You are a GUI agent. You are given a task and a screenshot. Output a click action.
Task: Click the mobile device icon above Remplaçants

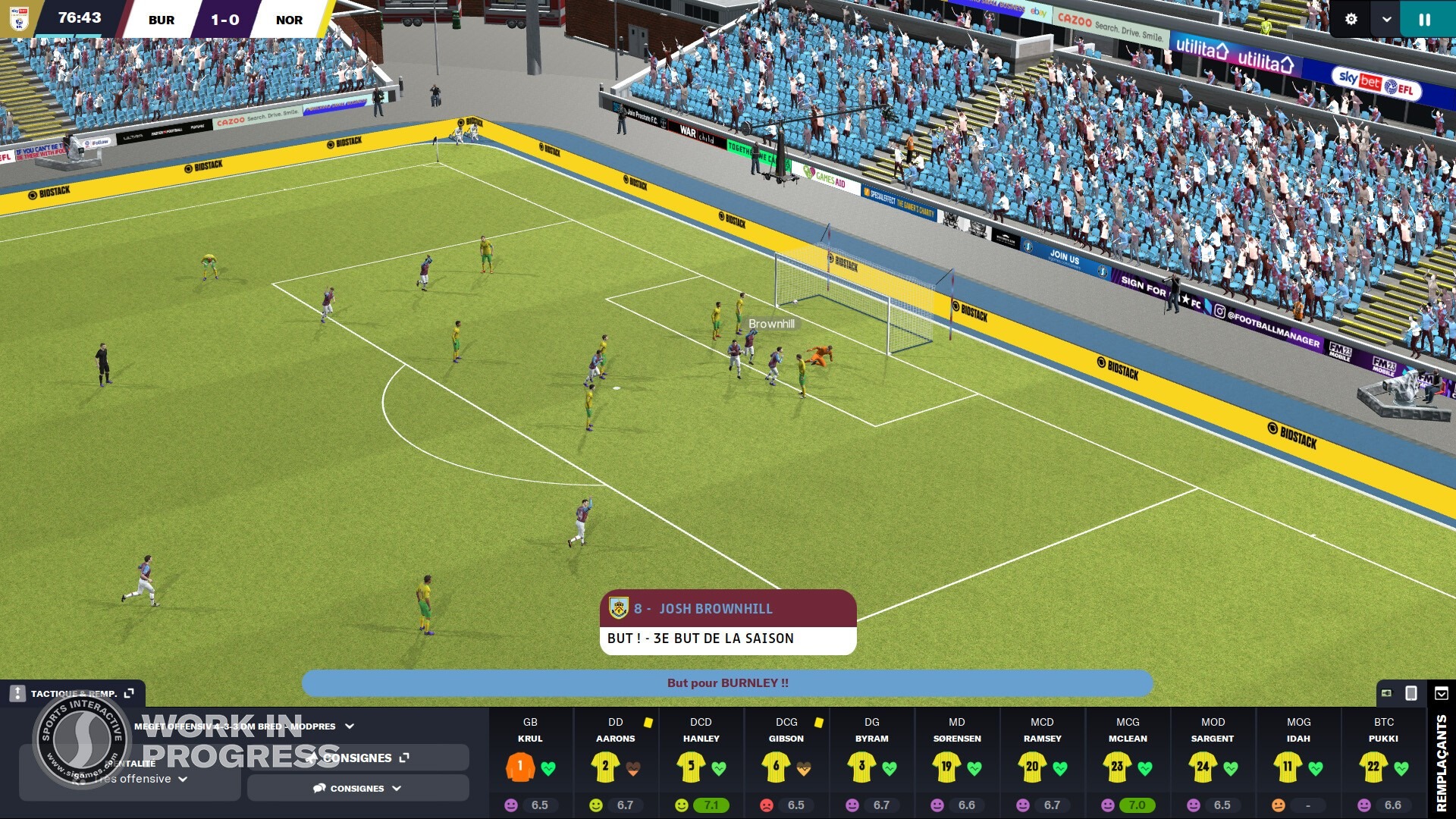click(x=1410, y=693)
